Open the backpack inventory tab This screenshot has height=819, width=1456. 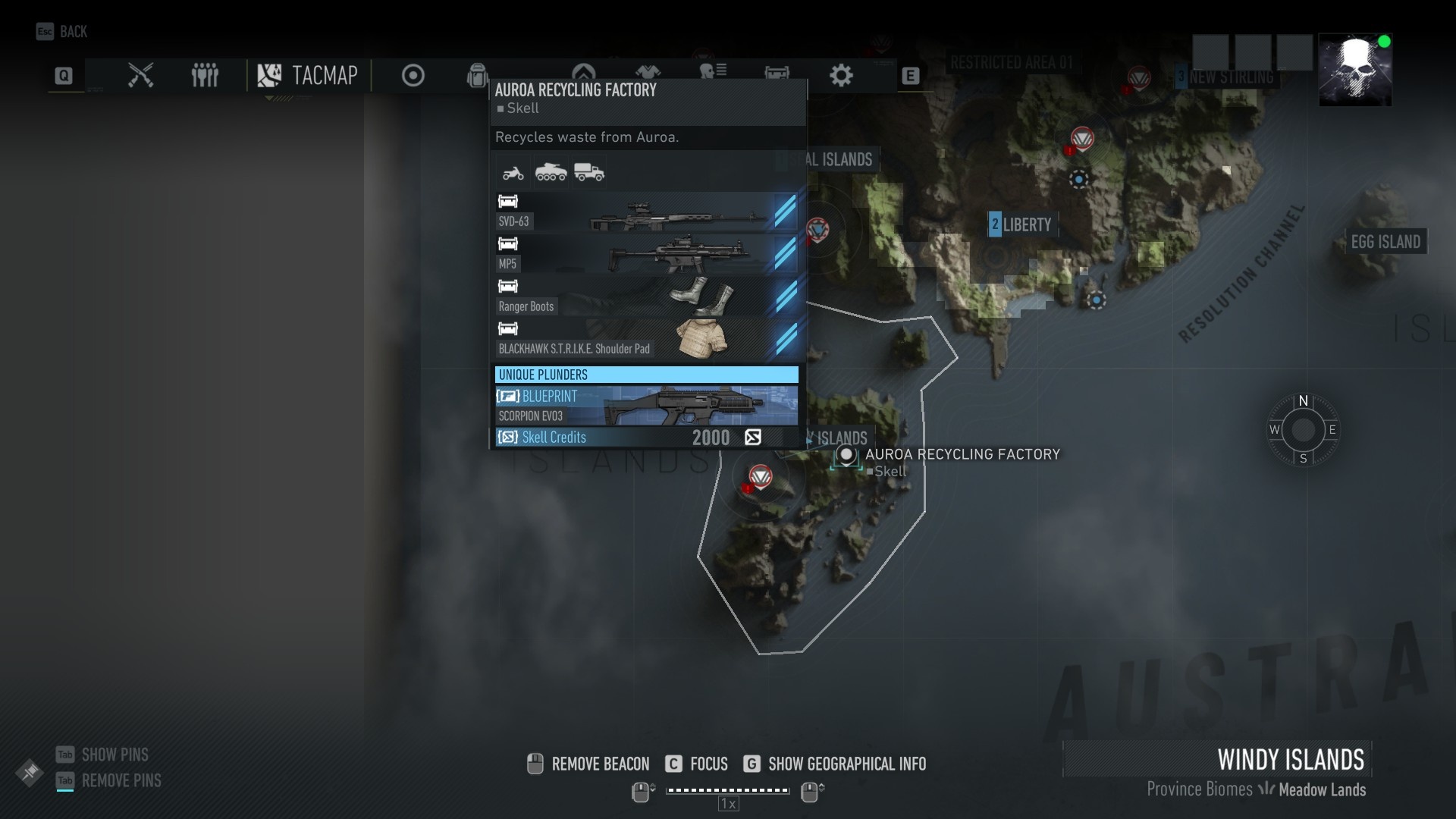tap(477, 75)
